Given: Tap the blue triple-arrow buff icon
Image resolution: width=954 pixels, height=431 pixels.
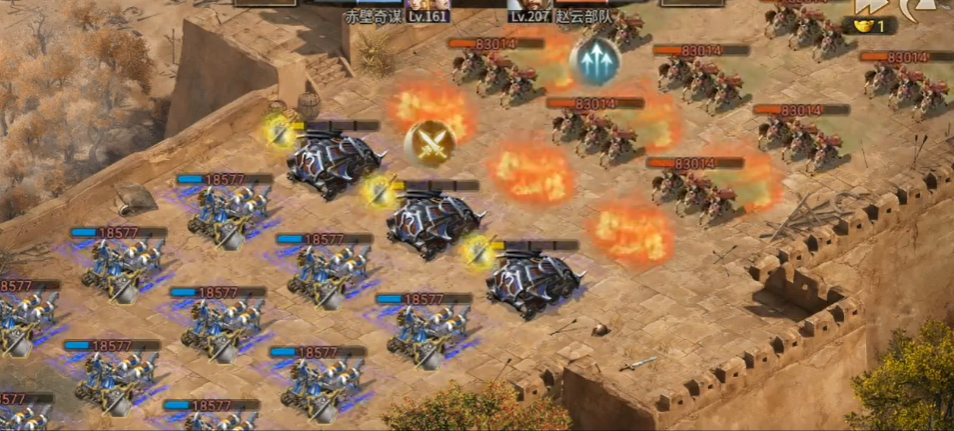Looking at the screenshot, I should (x=594, y=61).
